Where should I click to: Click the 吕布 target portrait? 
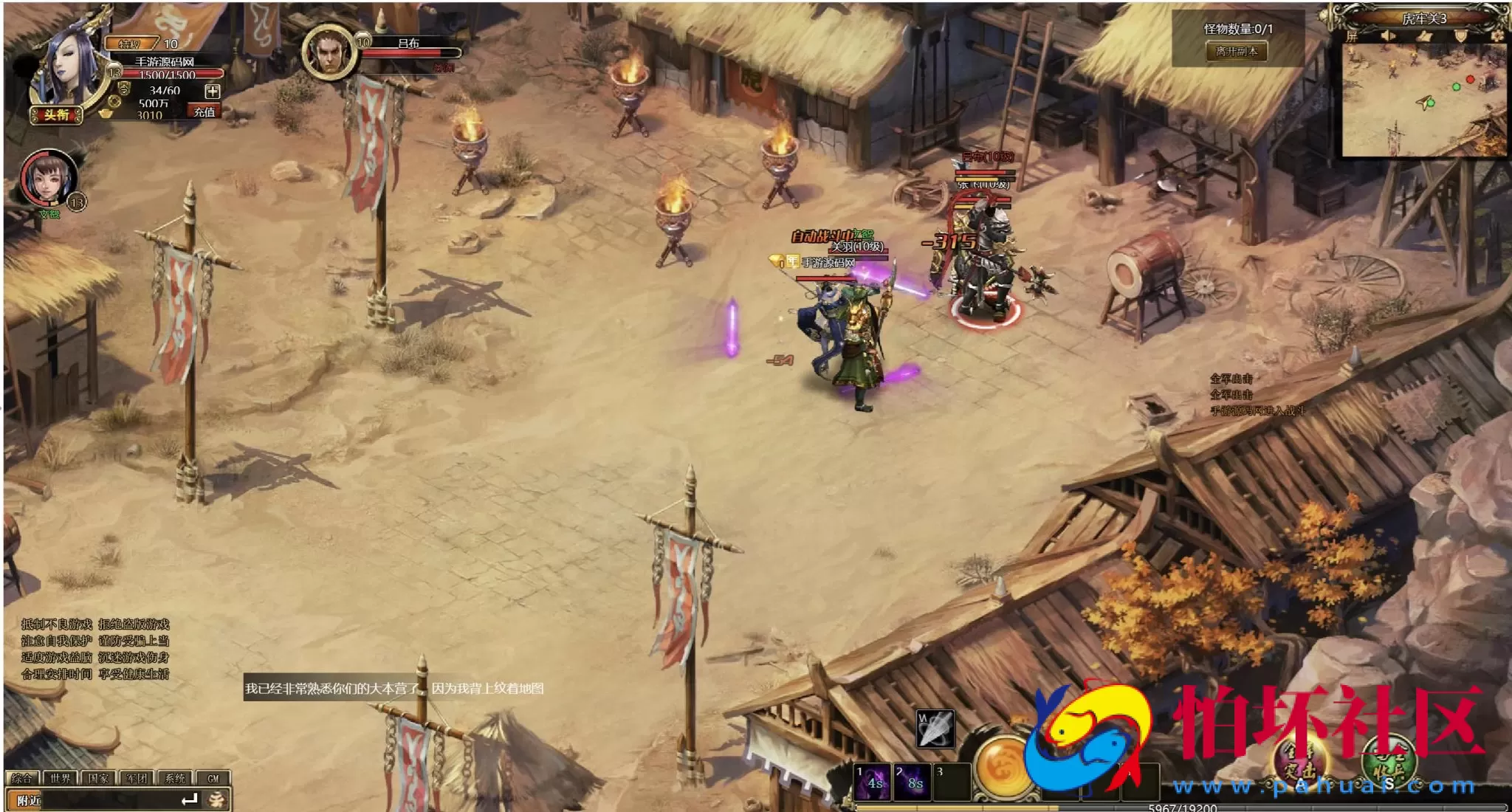[329, 52]
